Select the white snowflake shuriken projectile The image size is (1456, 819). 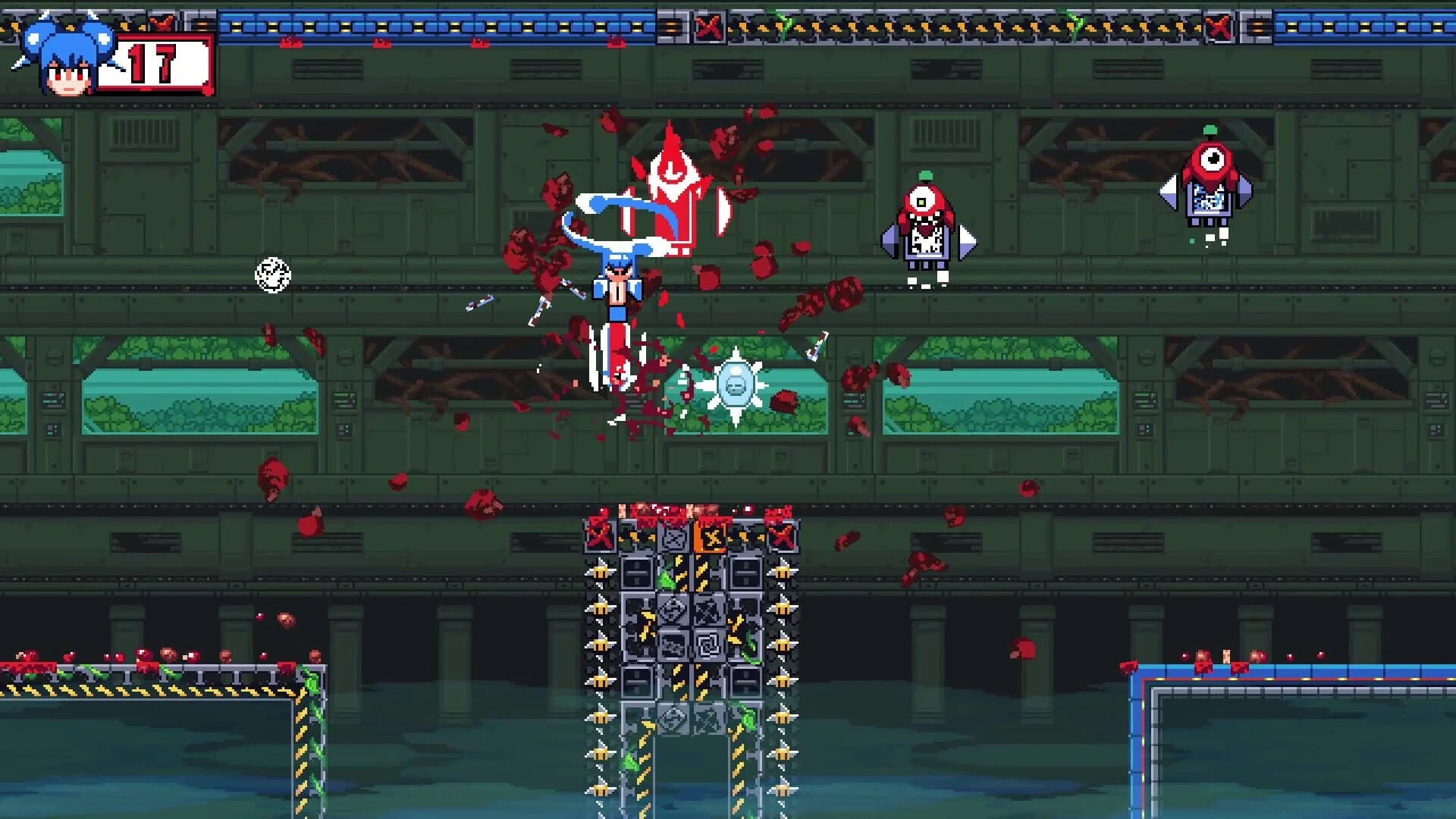(734, 387)
